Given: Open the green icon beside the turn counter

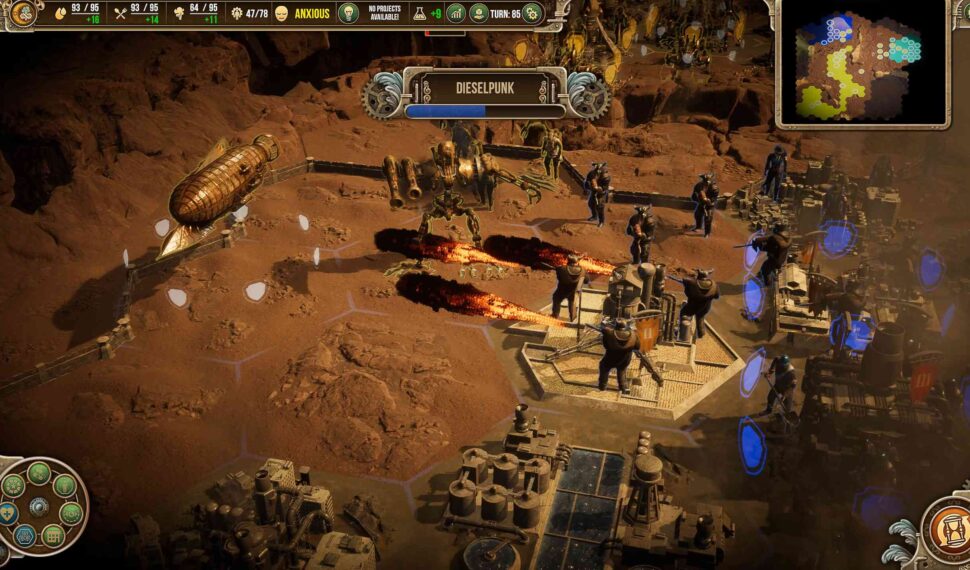Looking at the screenshot, I should click(481, 13).
